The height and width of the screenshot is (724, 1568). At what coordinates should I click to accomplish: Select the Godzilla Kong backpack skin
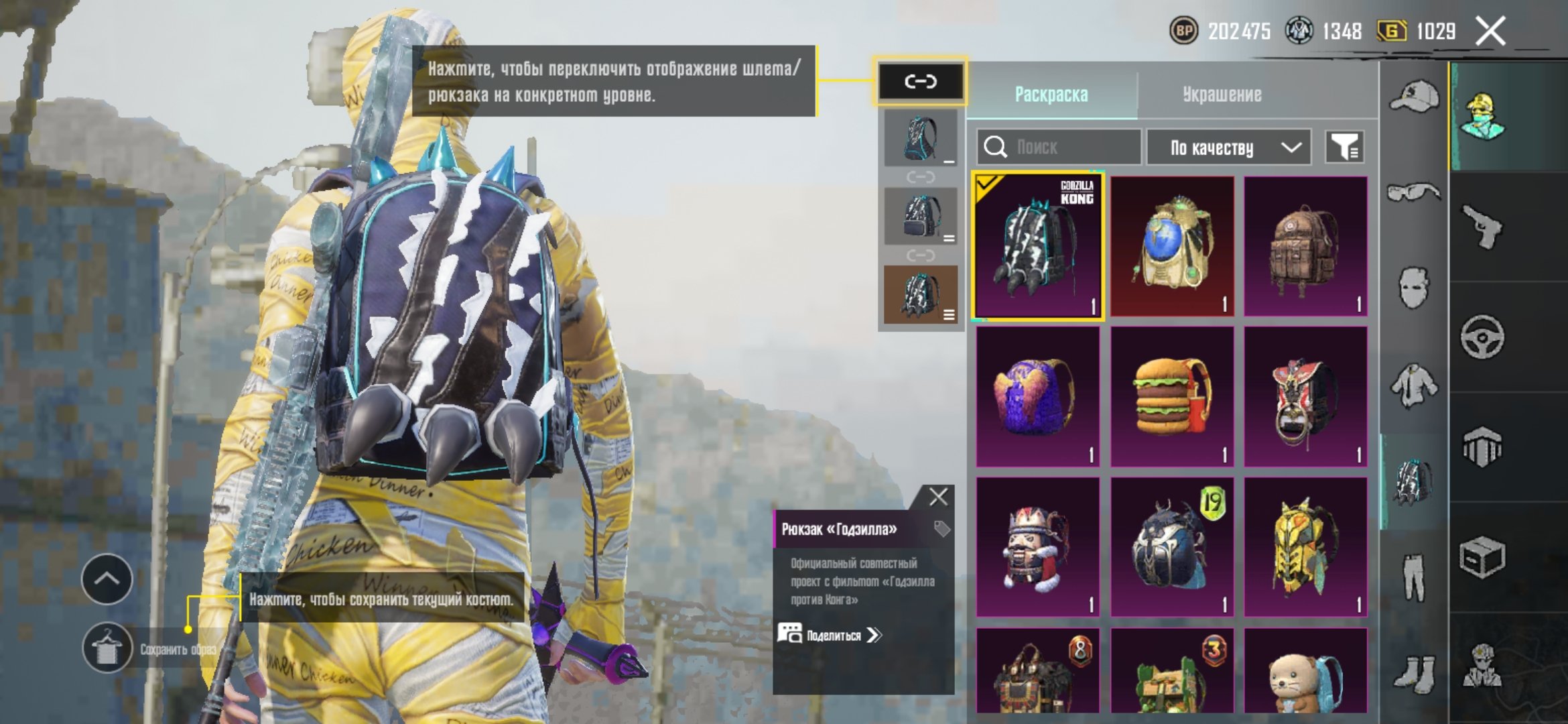pyautogui.click(x=1037, y=246)
